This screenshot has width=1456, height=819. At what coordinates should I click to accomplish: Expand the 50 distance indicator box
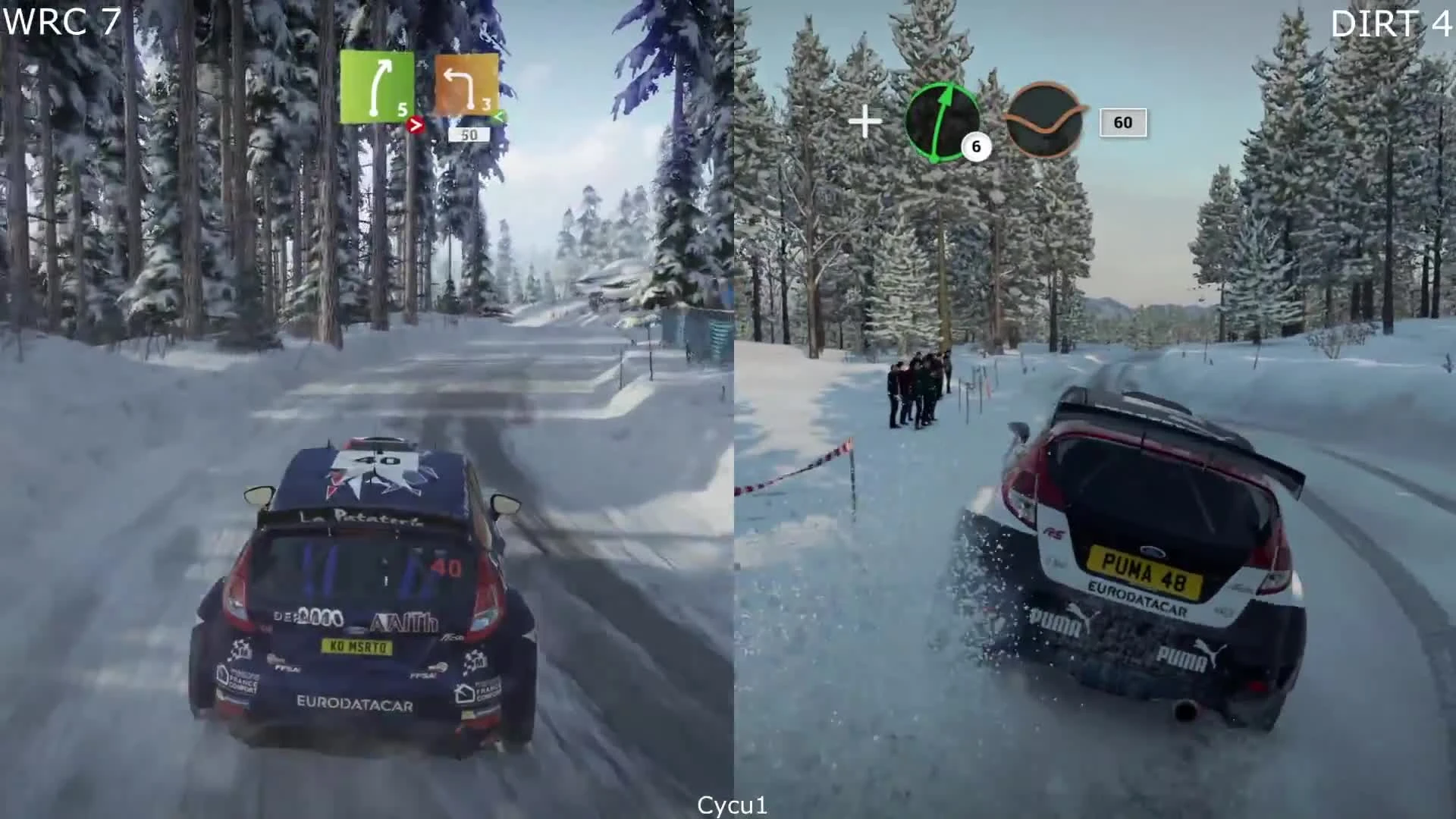470,134
